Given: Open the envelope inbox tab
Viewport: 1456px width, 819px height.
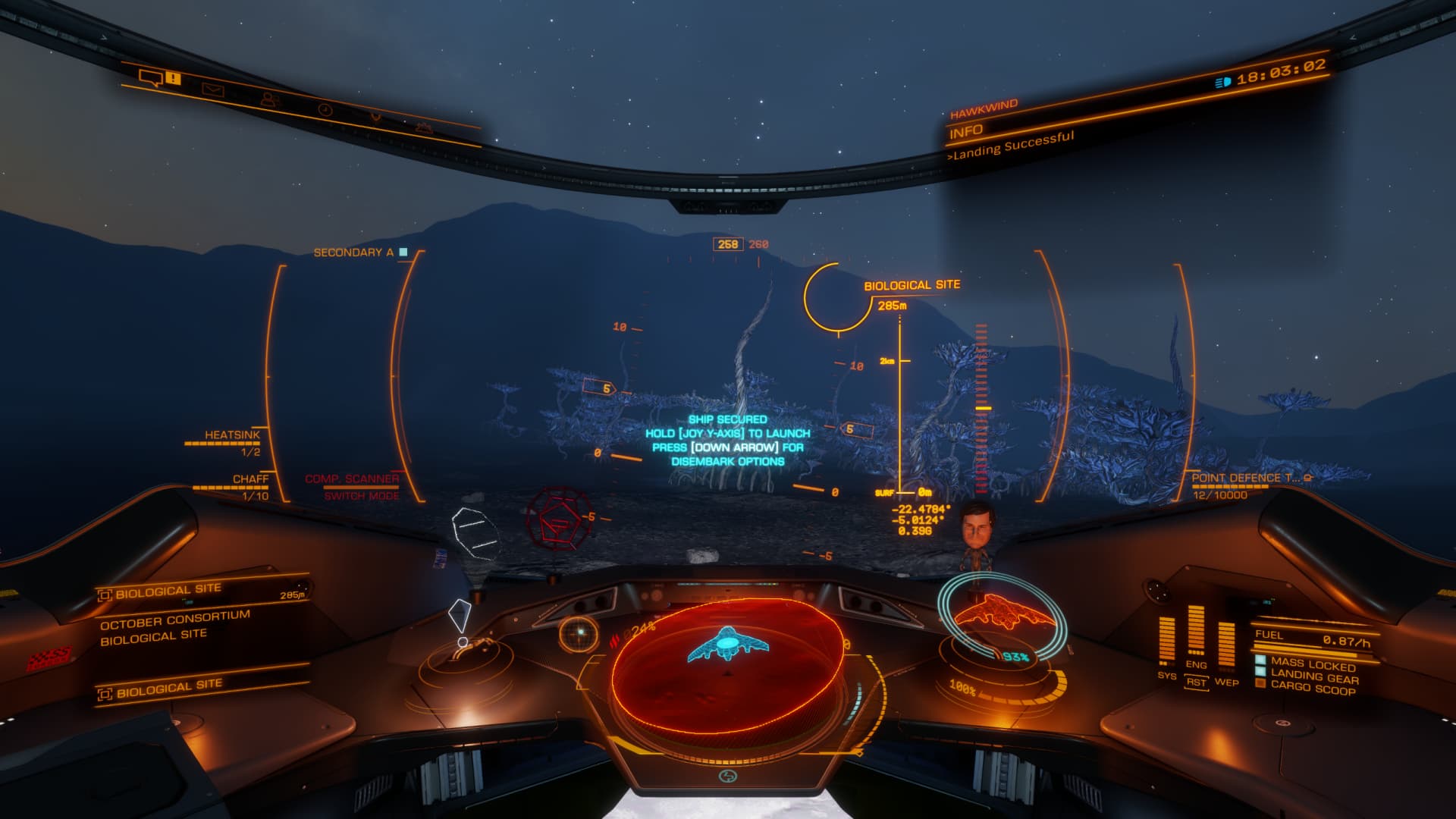Looking at the screenshot, I should tap(212, 89).
